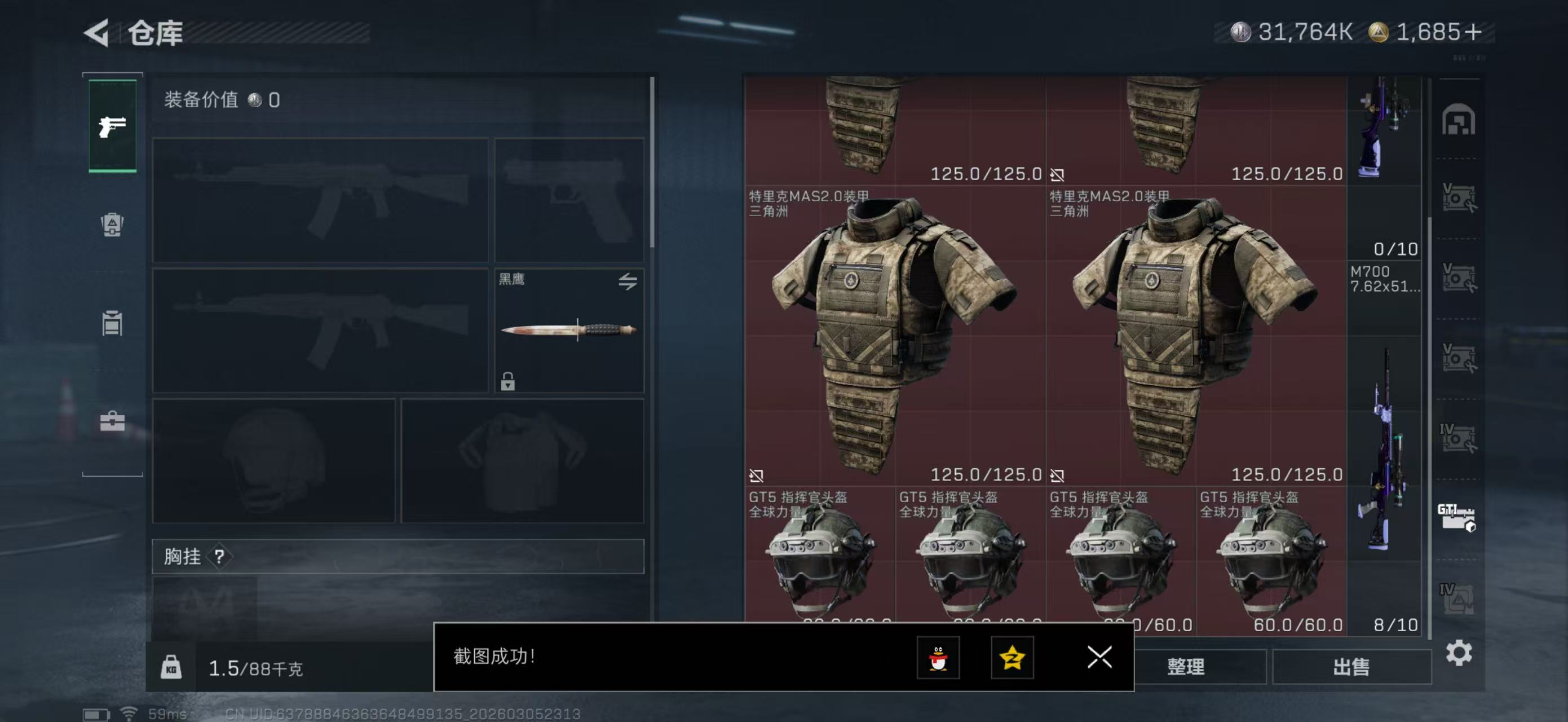The width and height of the screenshot is (1568, 722).
Task: Choose the main stash house icon
Action: pyautogui.click(x=1458, y=120)
